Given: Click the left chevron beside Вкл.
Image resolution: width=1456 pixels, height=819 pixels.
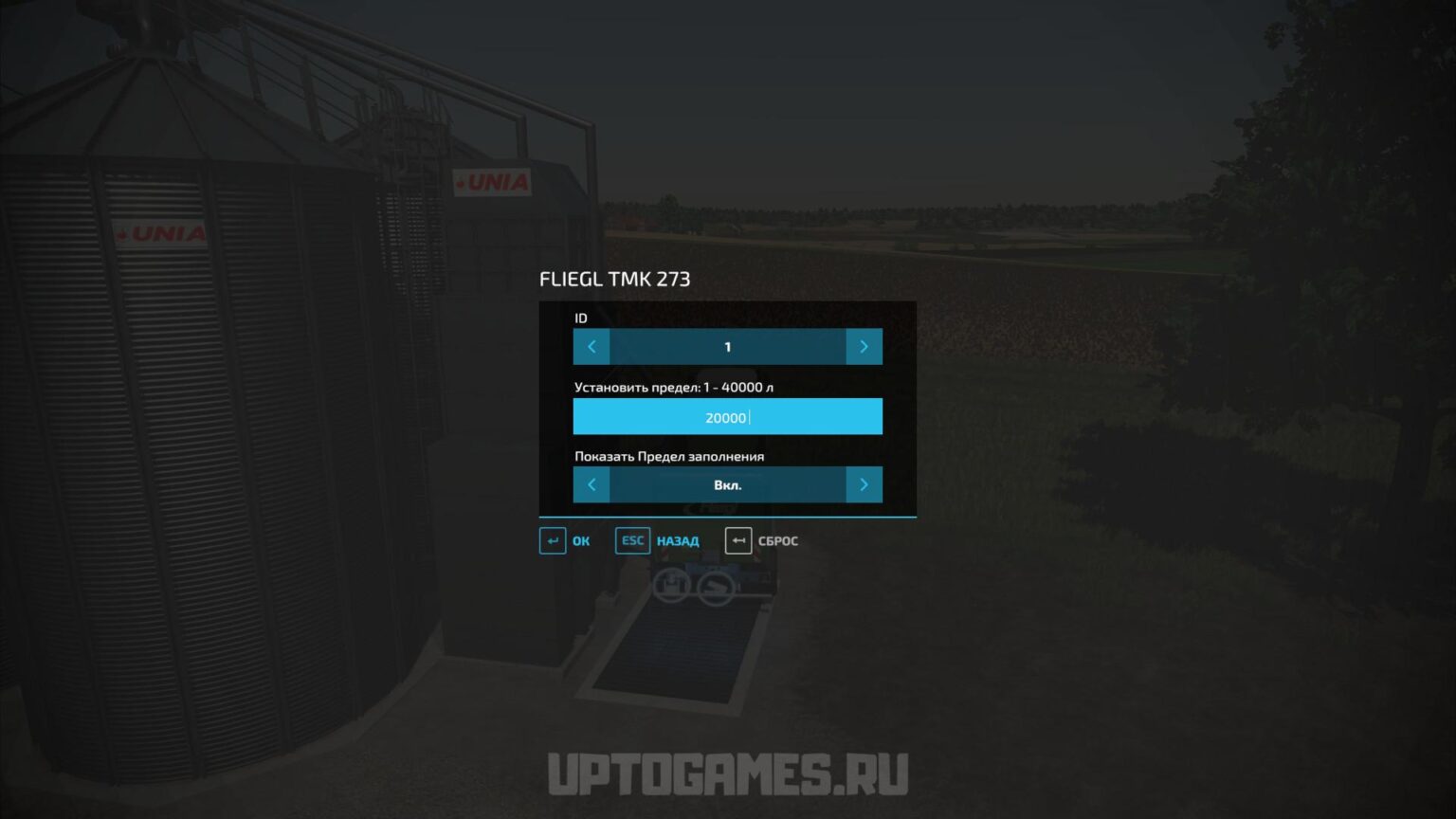Looking at the screenshot, I should (591, 484).
